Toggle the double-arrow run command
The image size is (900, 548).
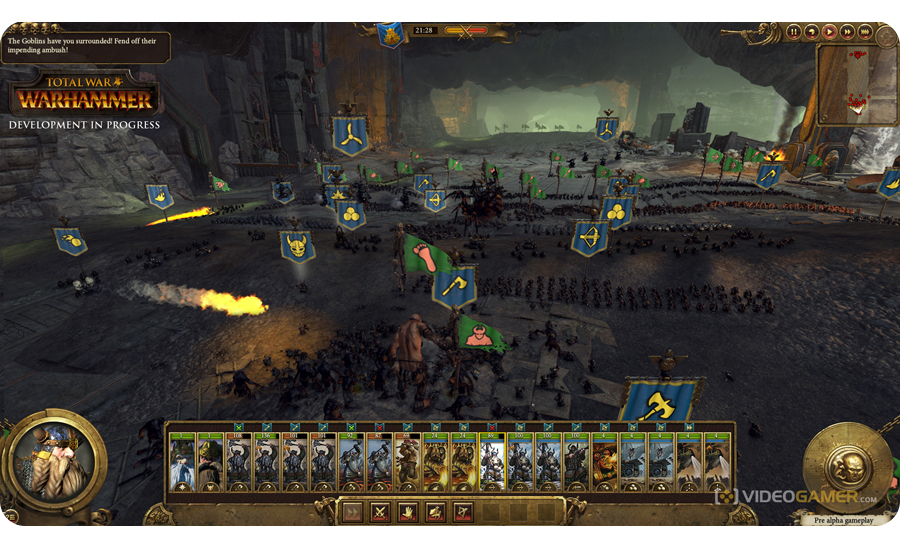pyautogui.click(x=352, y=512)
